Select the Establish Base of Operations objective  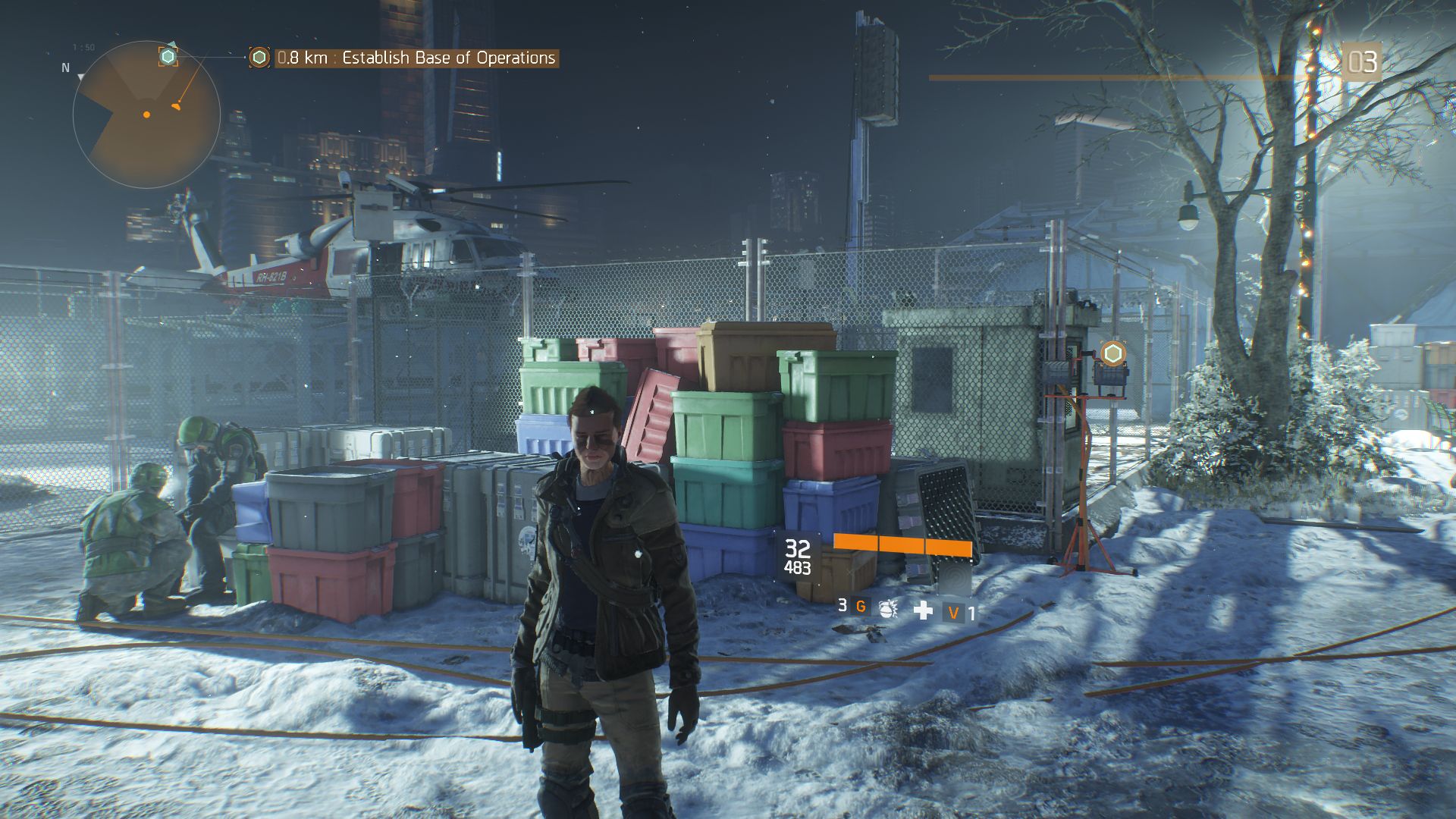(416, 58)
